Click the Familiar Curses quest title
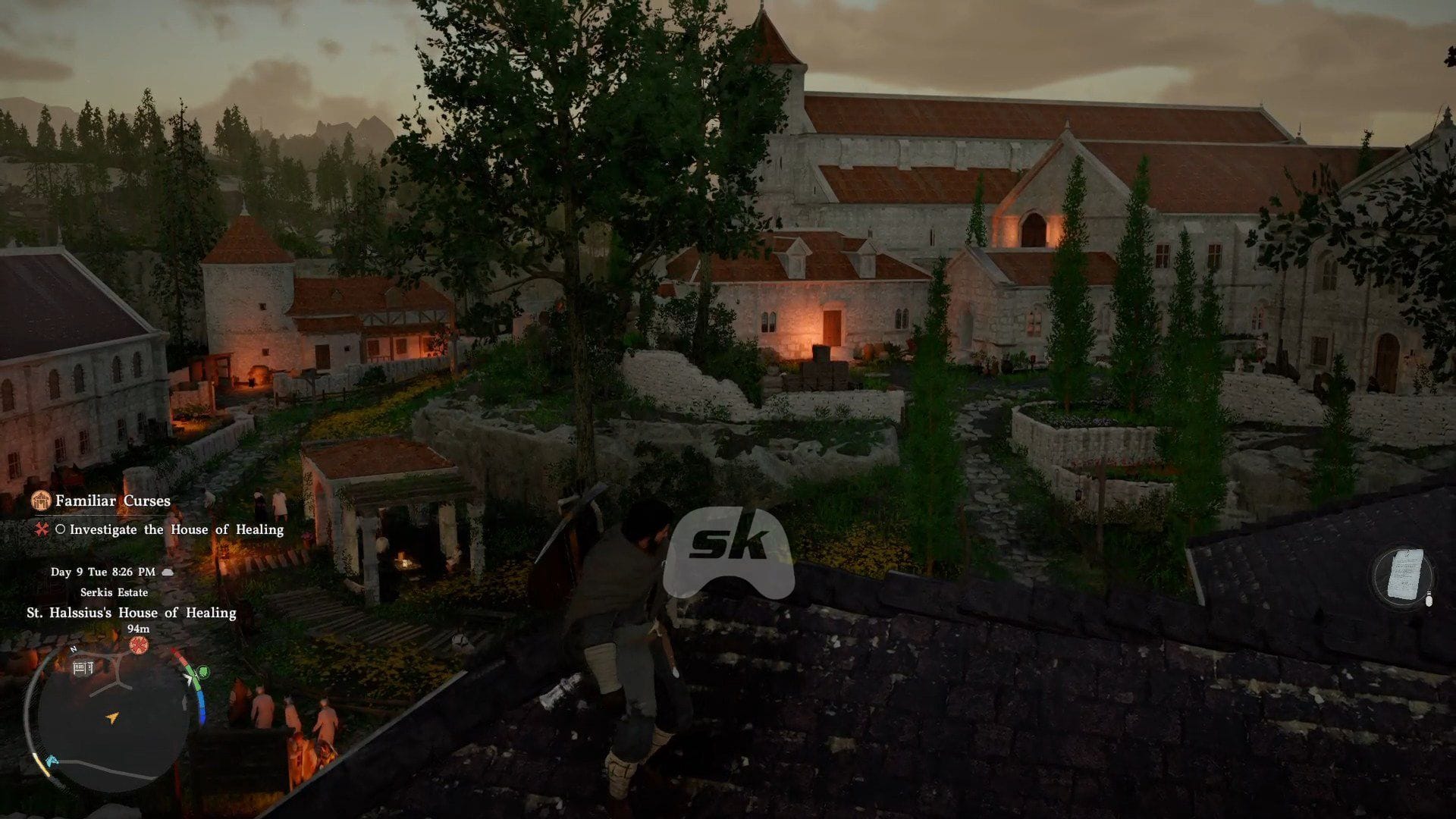The width and height of the screenshot is (1456, 819). (x=113, y=499)
